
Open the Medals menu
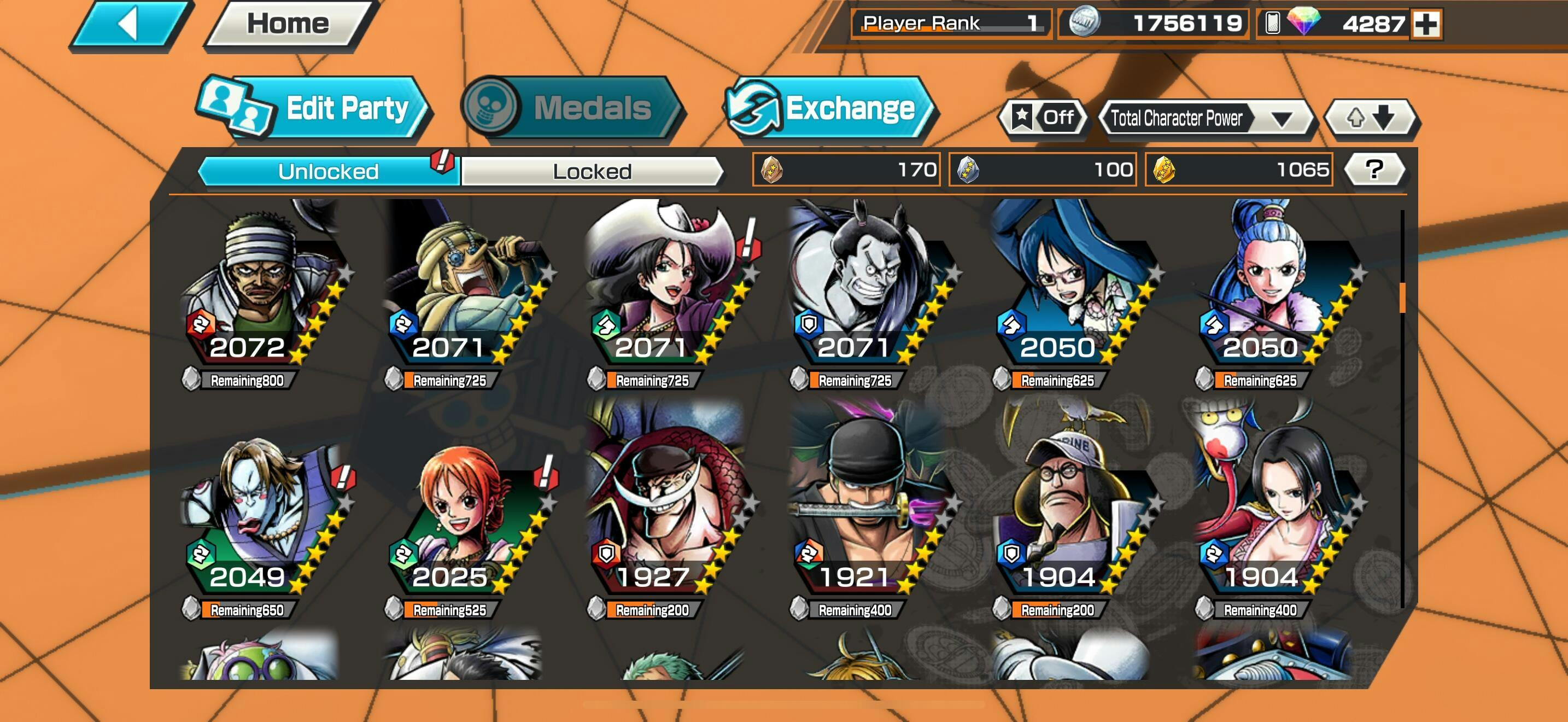(x=572, y=108)
